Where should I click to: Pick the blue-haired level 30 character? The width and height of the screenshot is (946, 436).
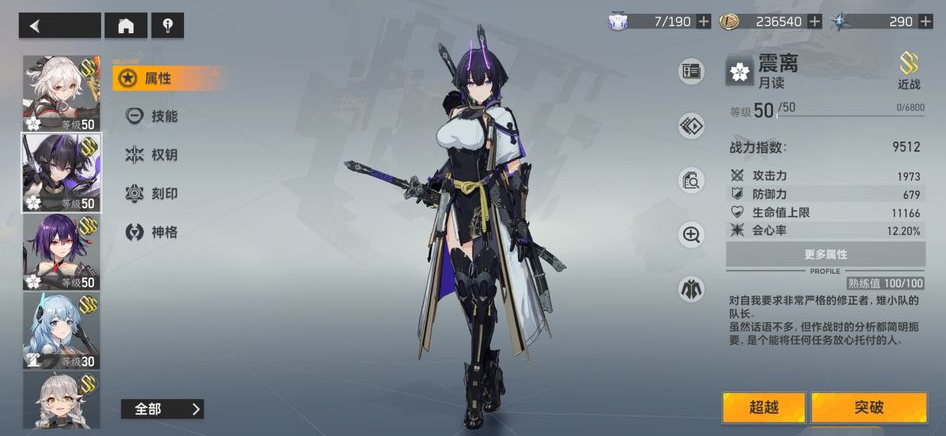coord(61,330)
